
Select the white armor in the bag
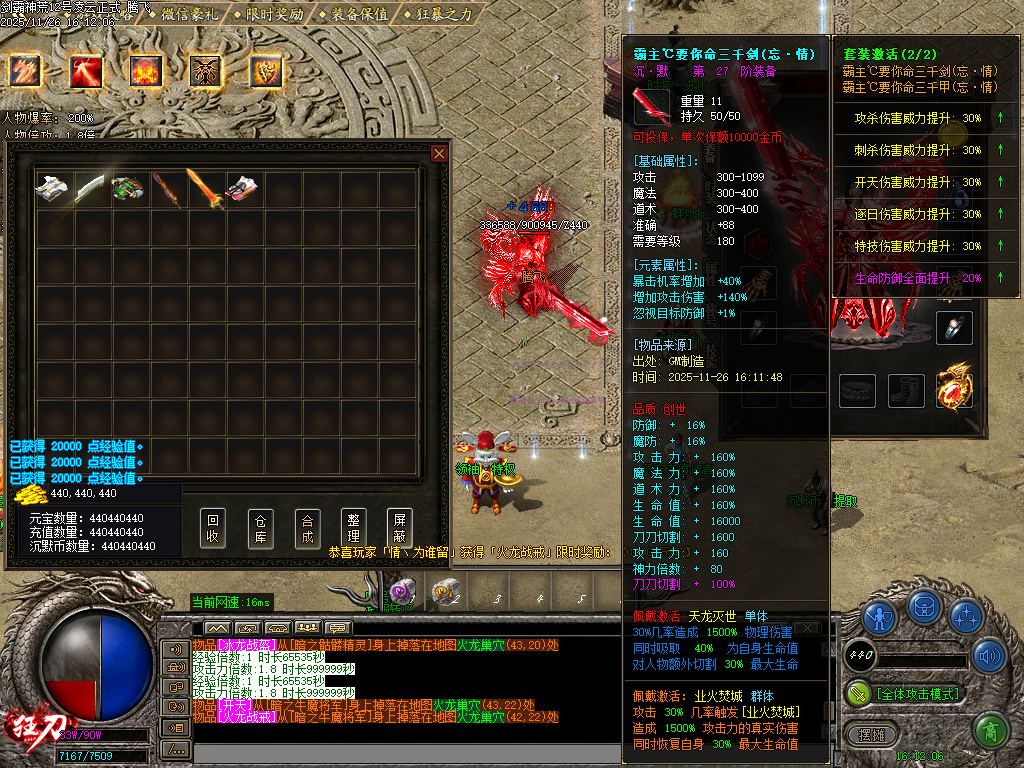coord(53,189)
